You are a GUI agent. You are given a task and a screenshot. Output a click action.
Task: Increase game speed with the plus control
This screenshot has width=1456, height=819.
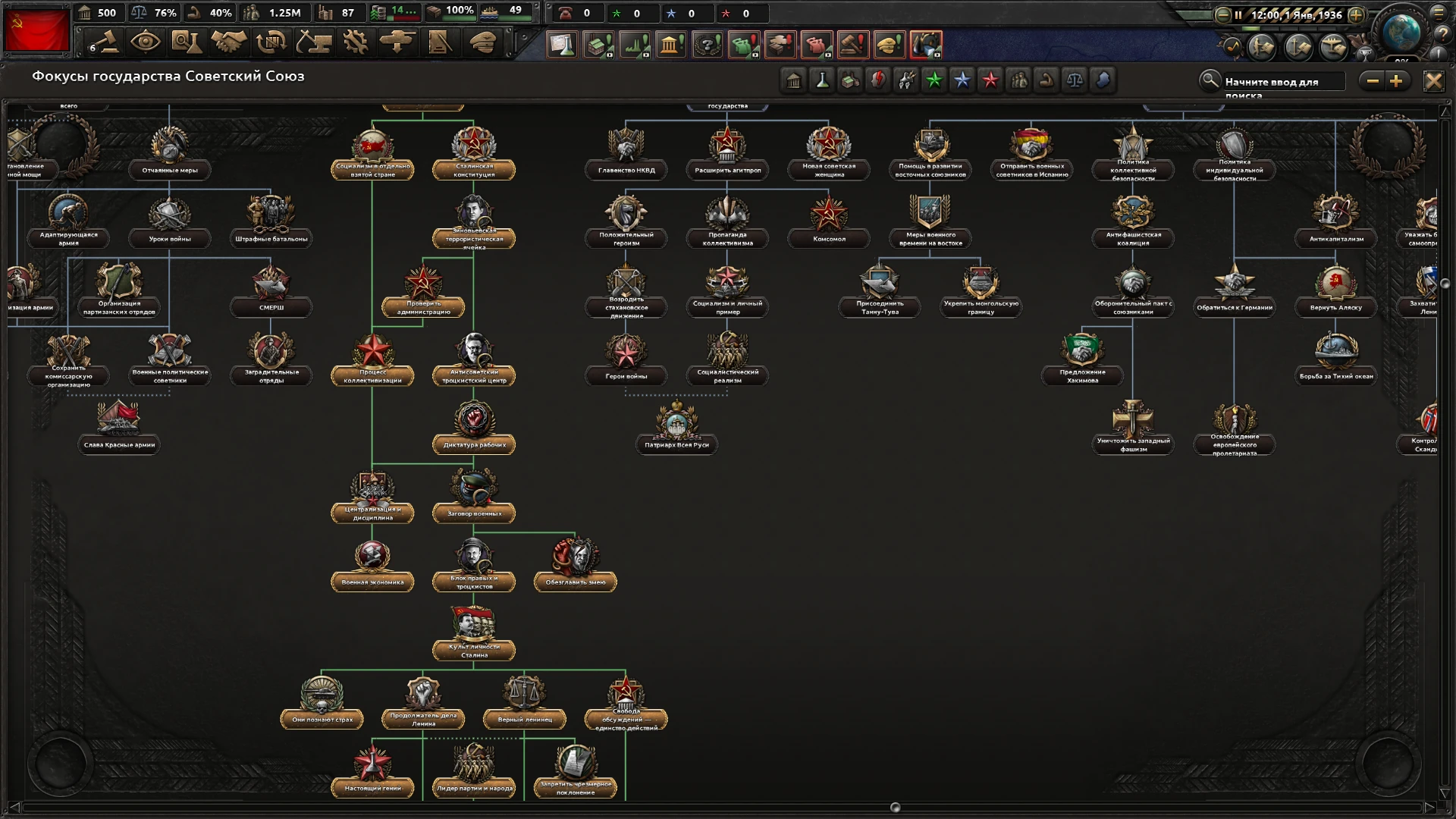pyautogui.click(x=1357, y=14)
